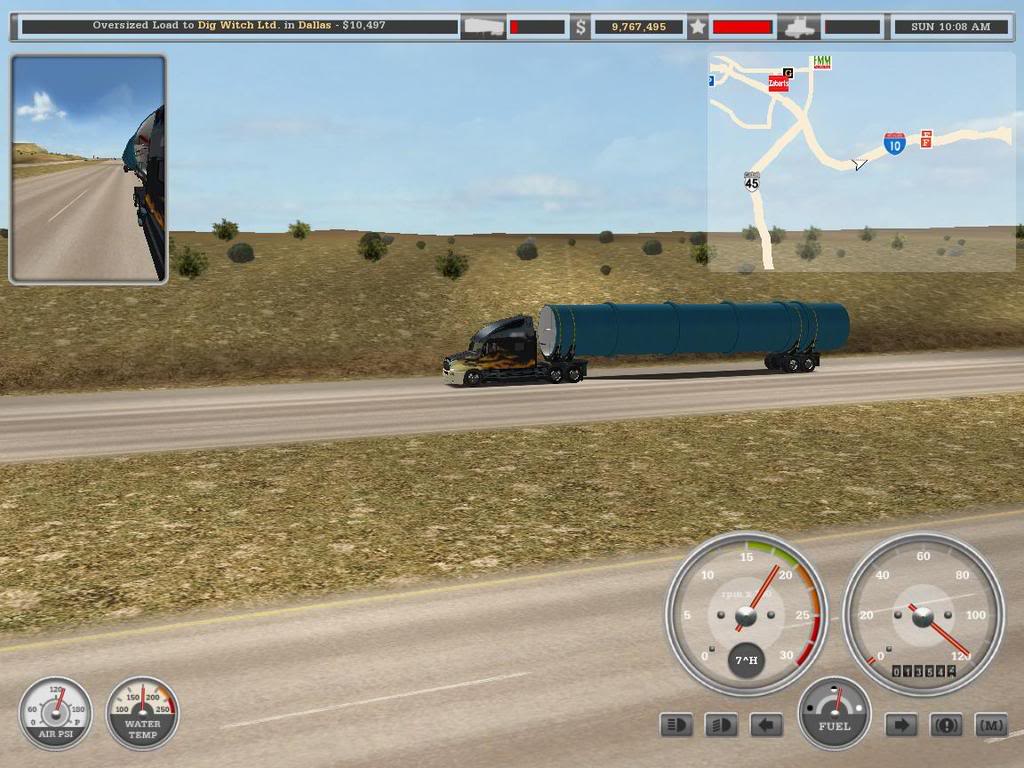Click the star rating icon
1024x768 pixels.
(697, 27)
